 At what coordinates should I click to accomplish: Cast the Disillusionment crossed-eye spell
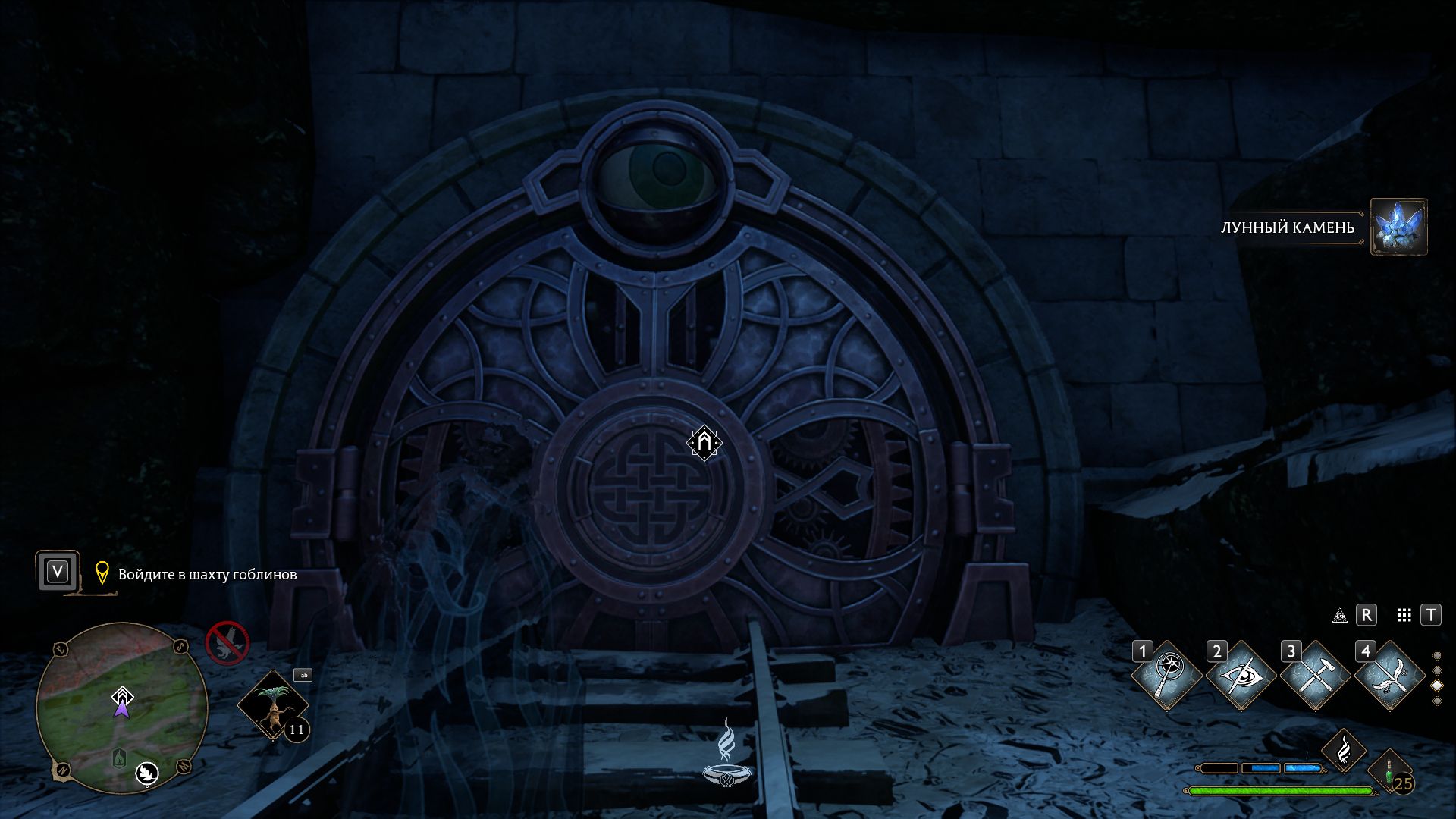(x=1241, y=676)
